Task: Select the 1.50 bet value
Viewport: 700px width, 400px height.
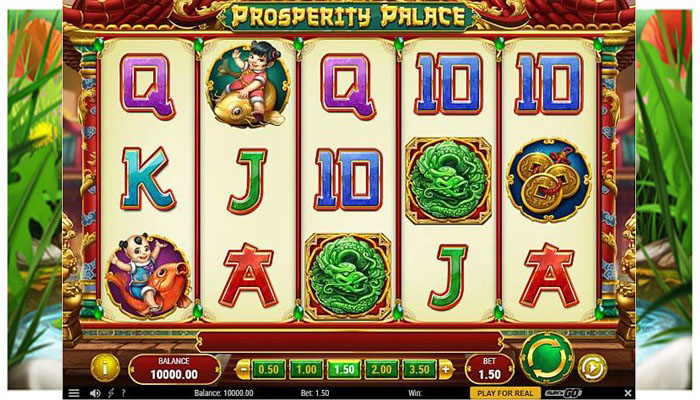Action: point(344,369)
